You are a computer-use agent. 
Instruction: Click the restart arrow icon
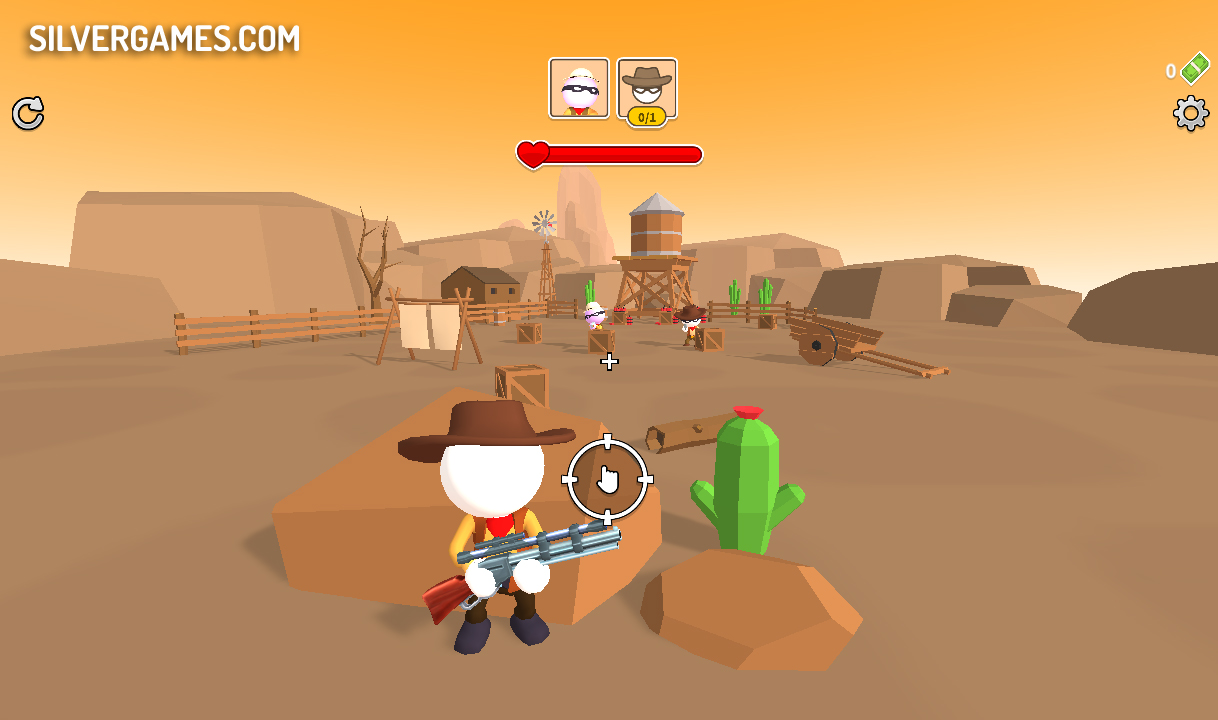coord(28,113)
